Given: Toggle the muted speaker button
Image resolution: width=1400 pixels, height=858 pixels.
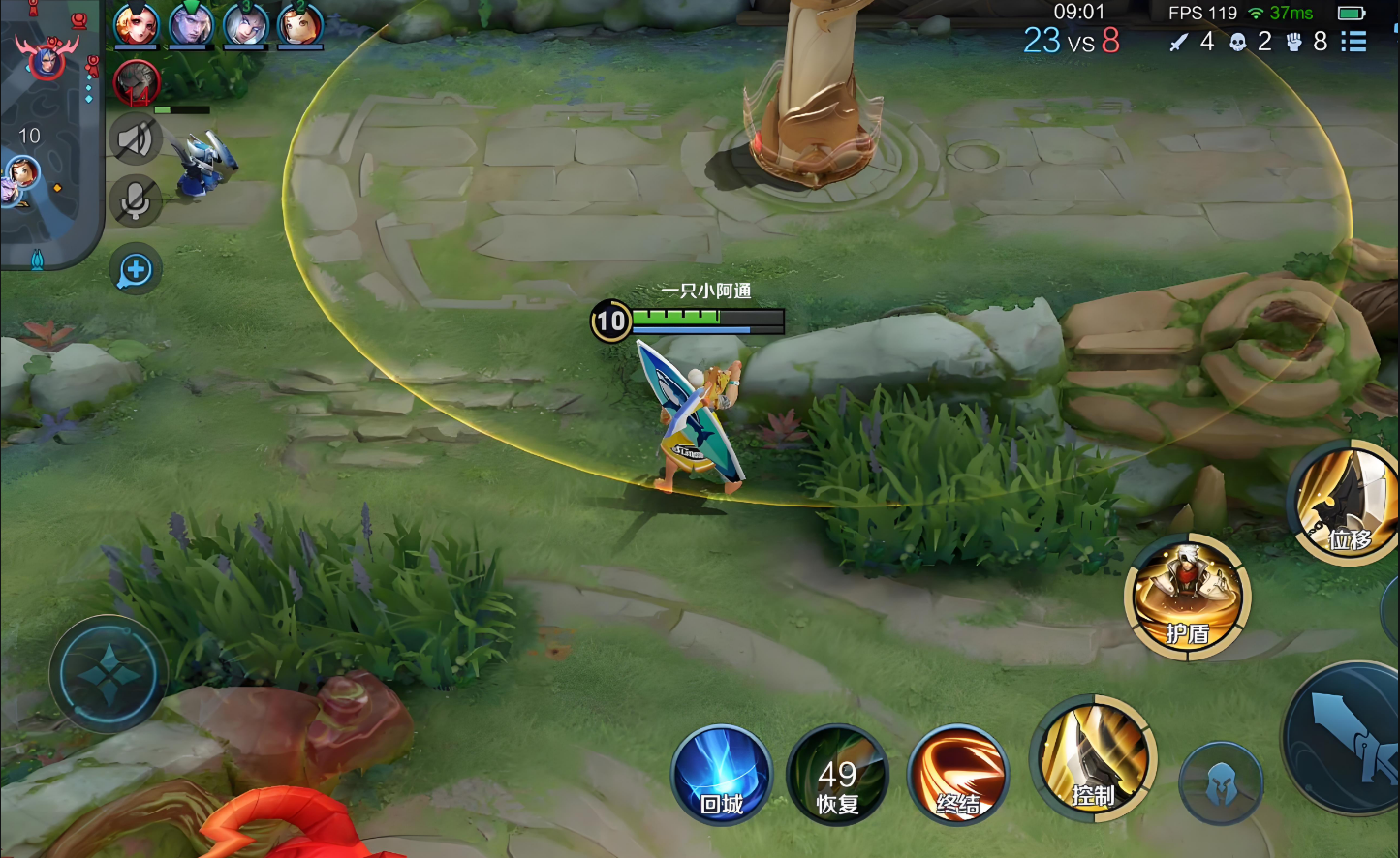Looking at the screenshot, I should point(135,140).
